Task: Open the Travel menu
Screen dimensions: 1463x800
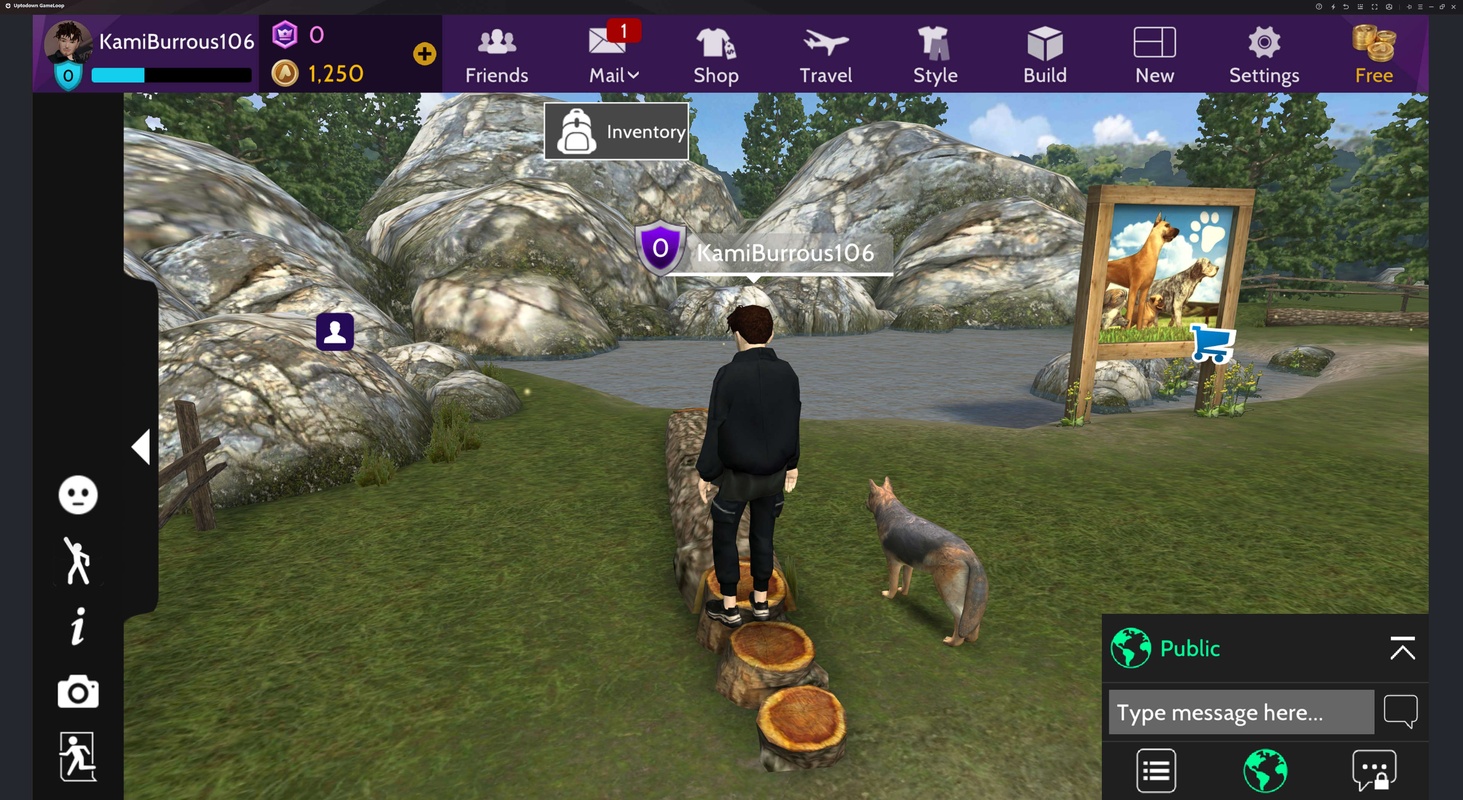Action: point(825,56)
